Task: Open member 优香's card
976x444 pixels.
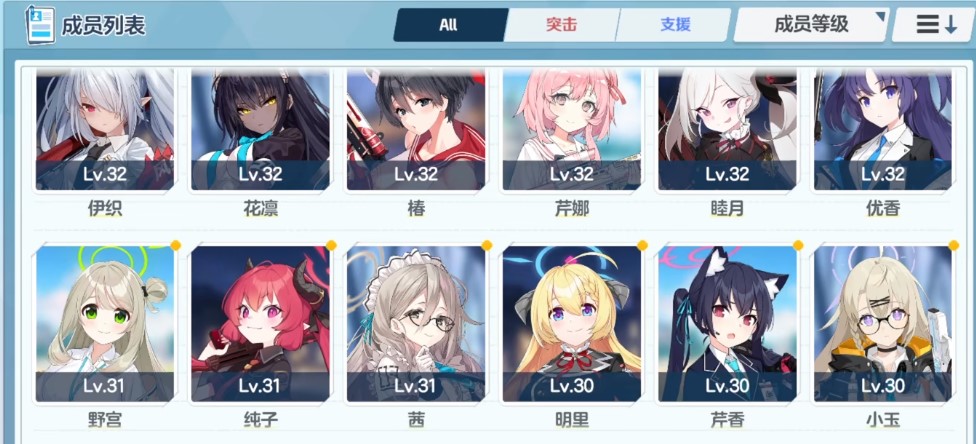Action: tap(883, 130)
